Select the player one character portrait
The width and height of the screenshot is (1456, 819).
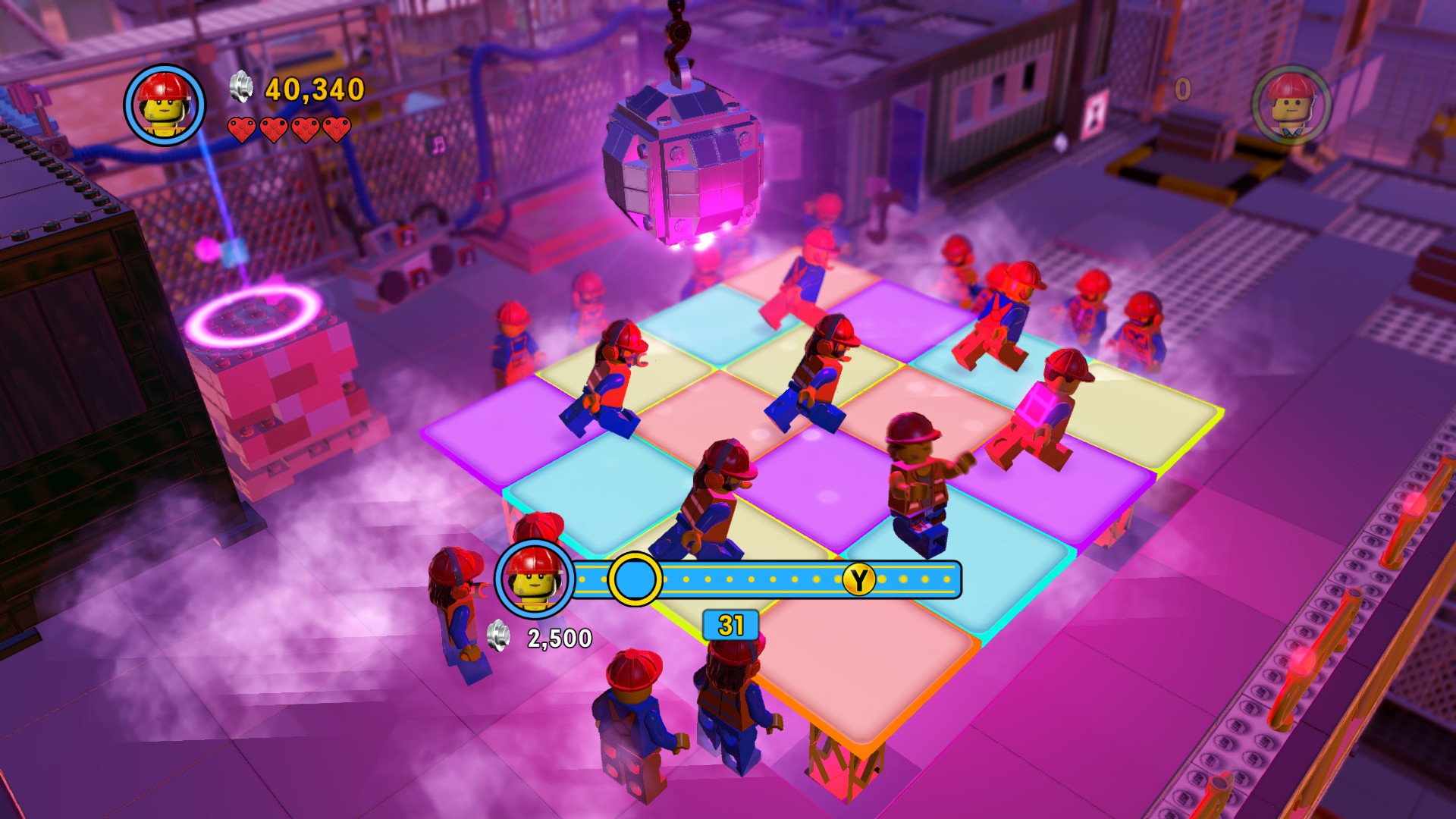[165, 105]
